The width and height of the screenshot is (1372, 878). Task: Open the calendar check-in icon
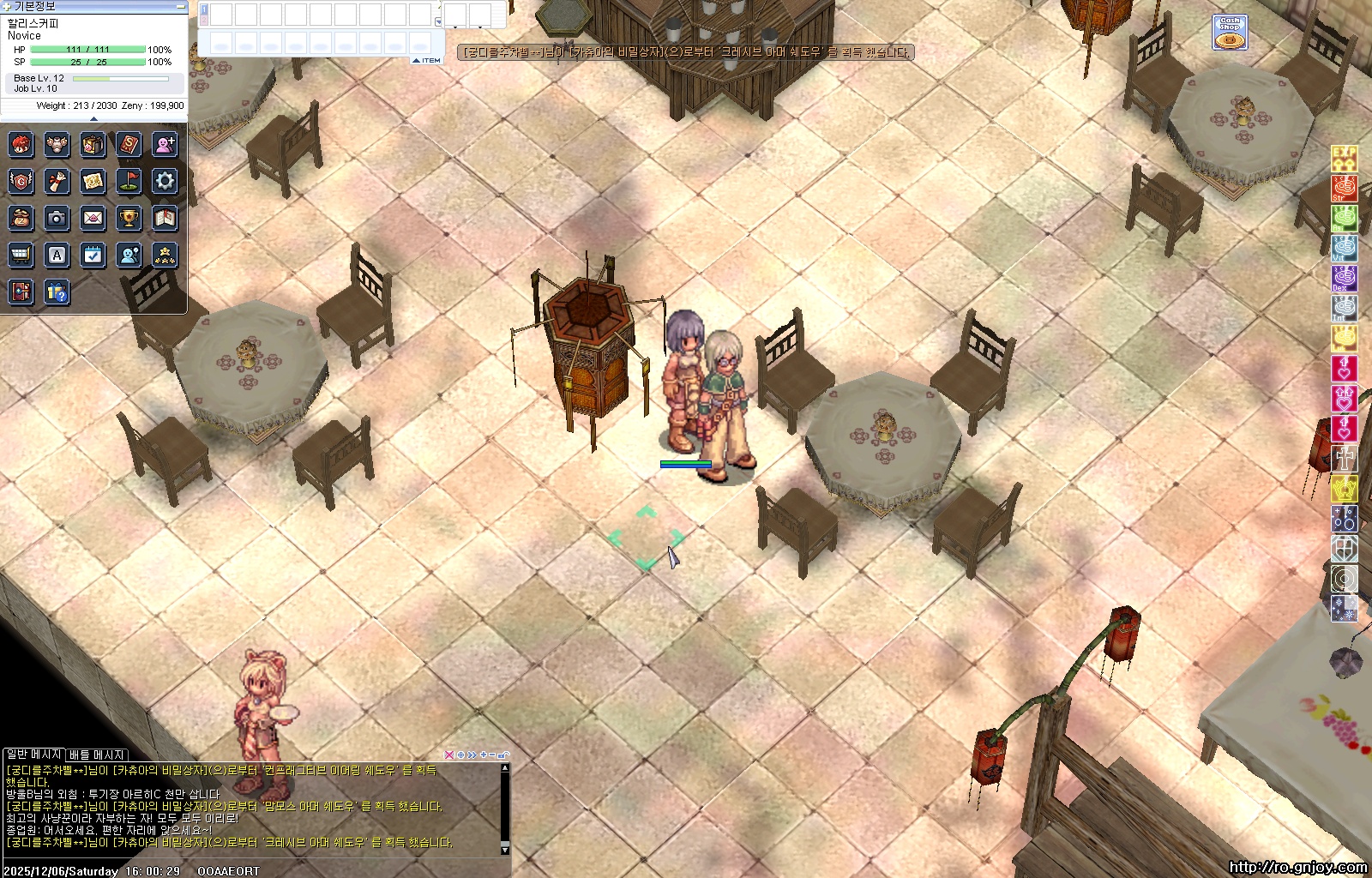(x=93, y=256)
